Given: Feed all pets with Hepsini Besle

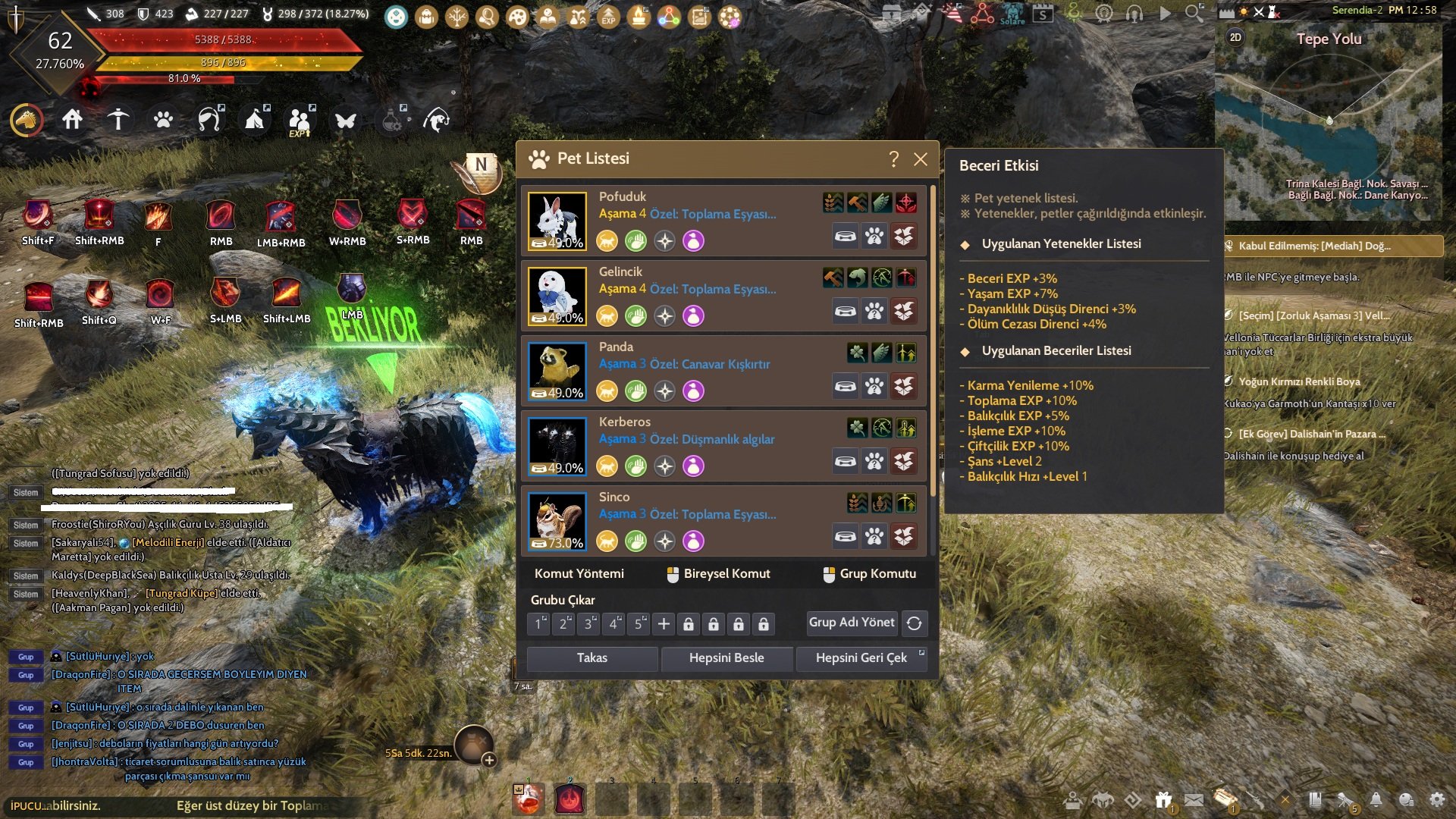Looking at the screenshot, I should [726, 658].
